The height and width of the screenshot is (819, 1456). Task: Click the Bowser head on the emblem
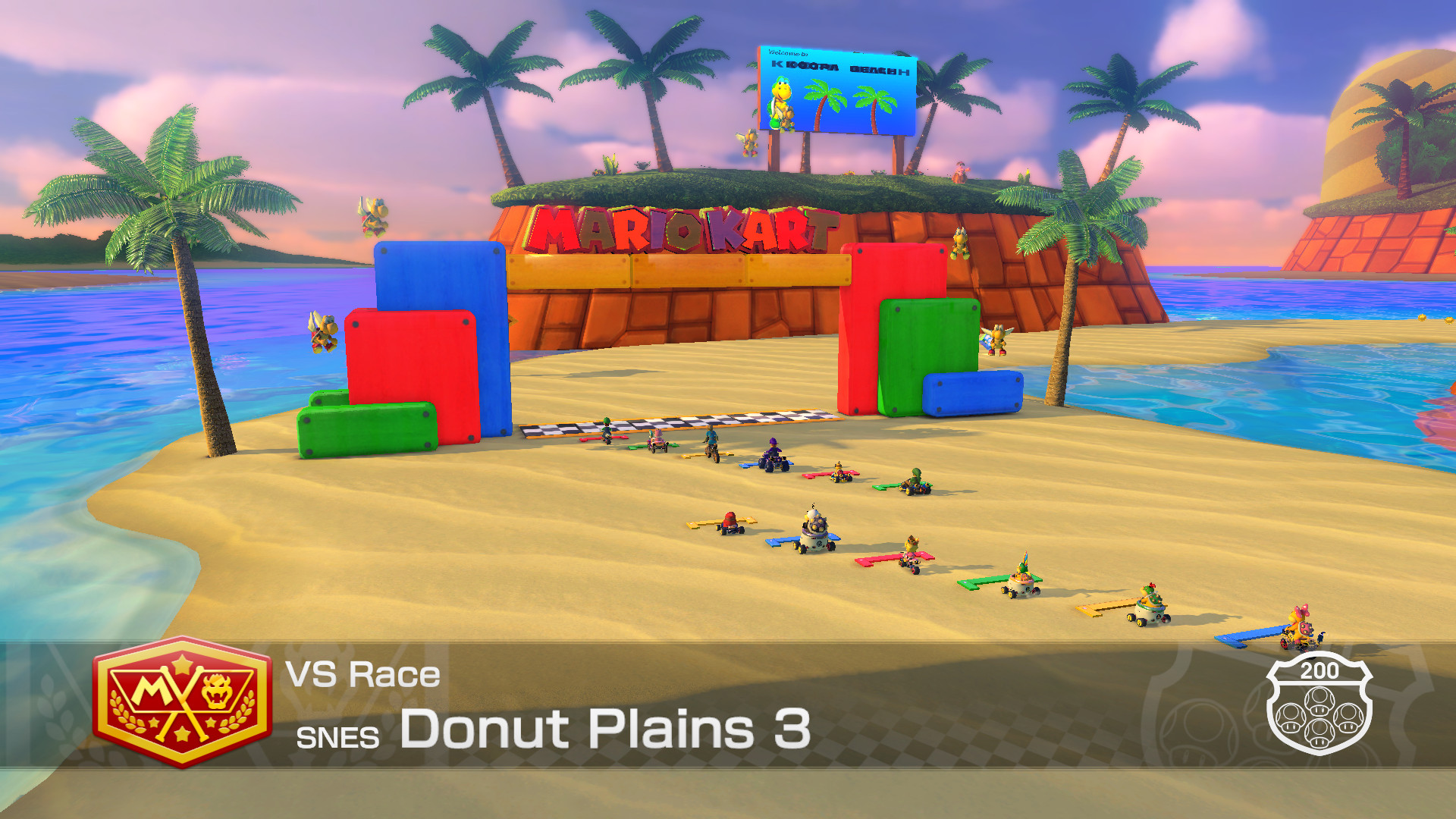coord(215,690)
